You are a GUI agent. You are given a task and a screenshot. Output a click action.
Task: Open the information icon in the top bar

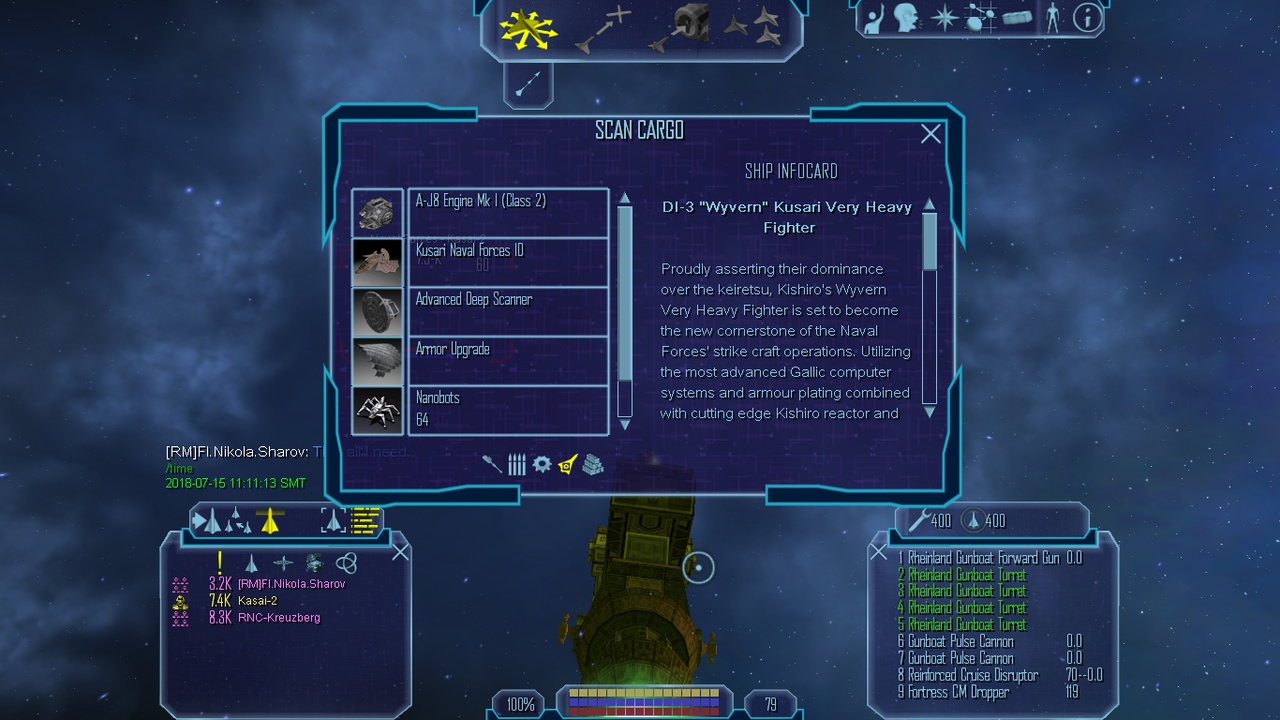point(1087,17)
